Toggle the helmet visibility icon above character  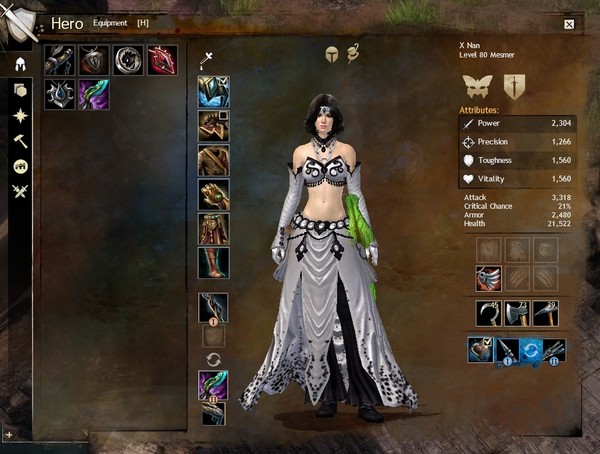[331, 54]
